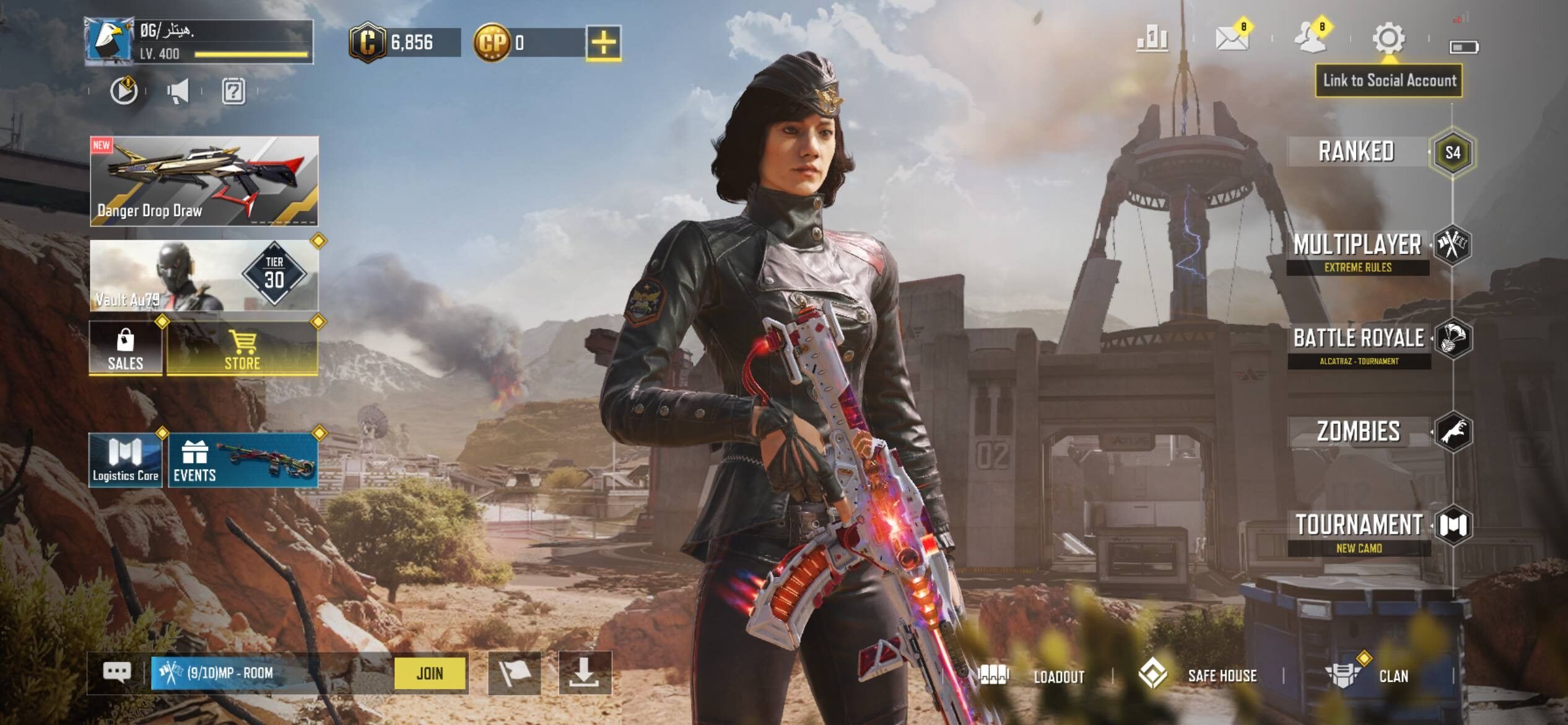Join the MP room
This screenshot has height=725, width=1568.
coord(430,673)
